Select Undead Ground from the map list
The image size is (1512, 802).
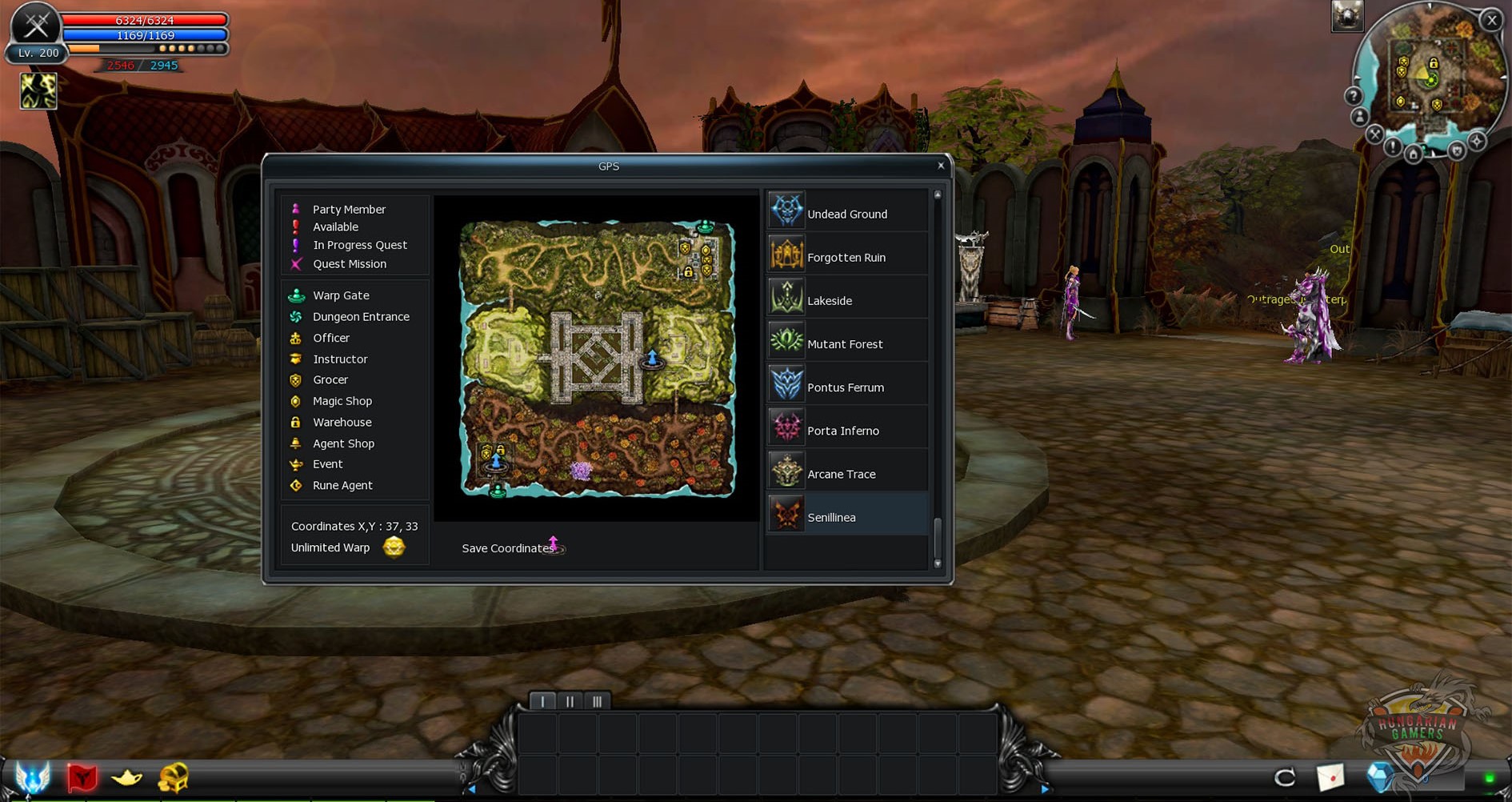click(846, 214)
